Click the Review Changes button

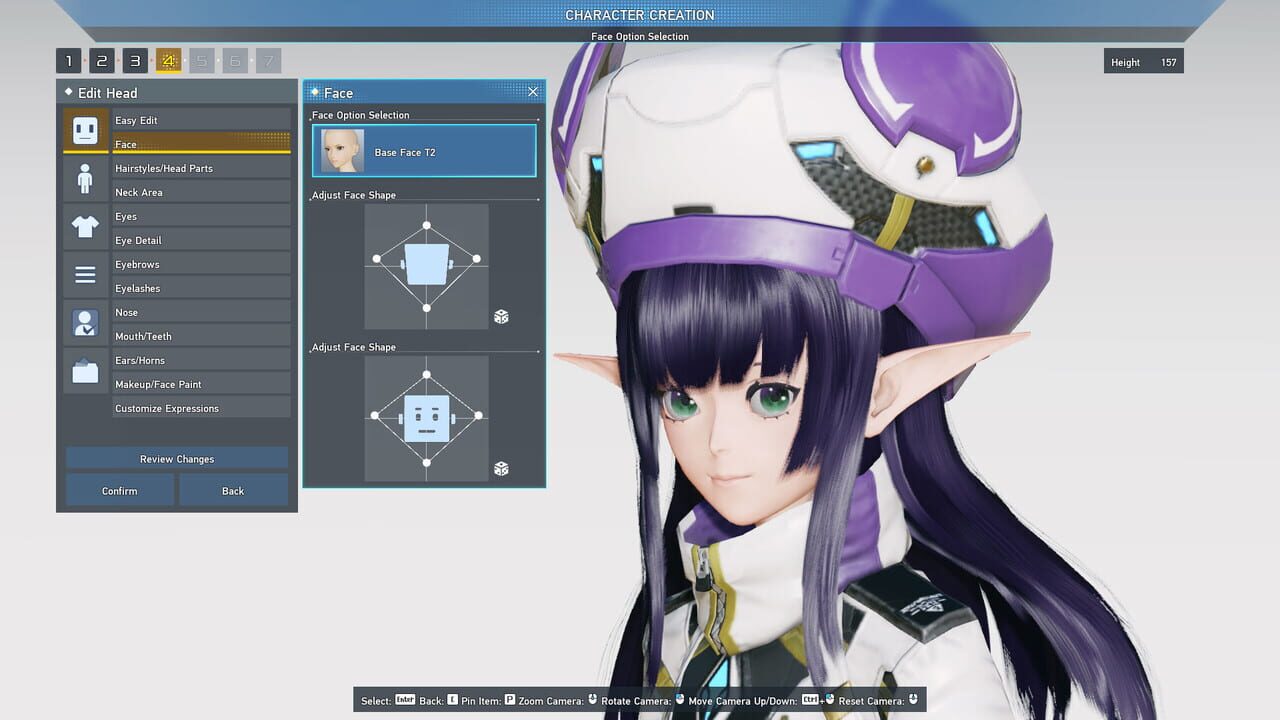point(176,458)
